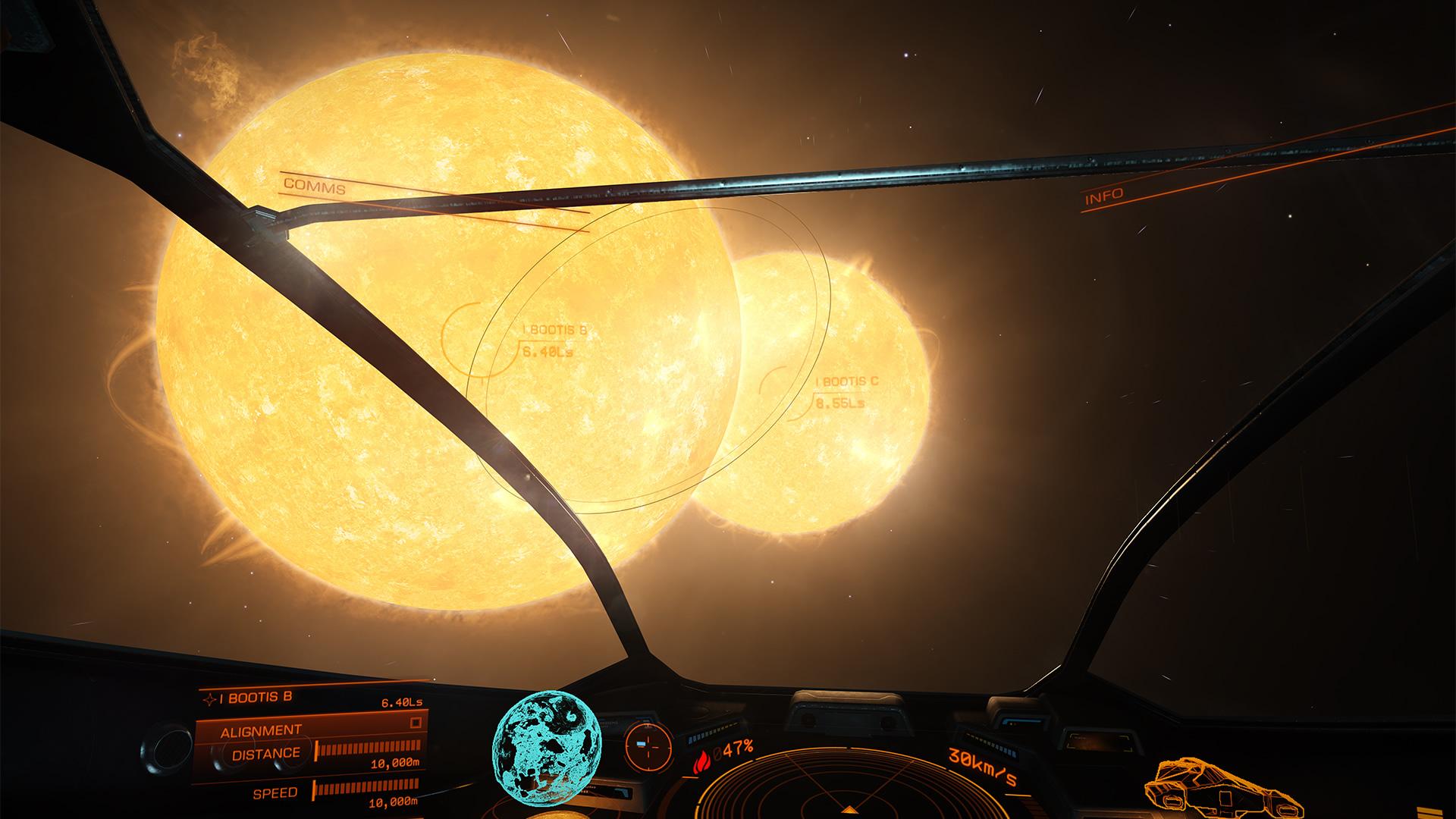Image resolution: width=1456 pixels, height=819 pixels.
Task: Open the COMMS panel
Action: coord(315,187)
